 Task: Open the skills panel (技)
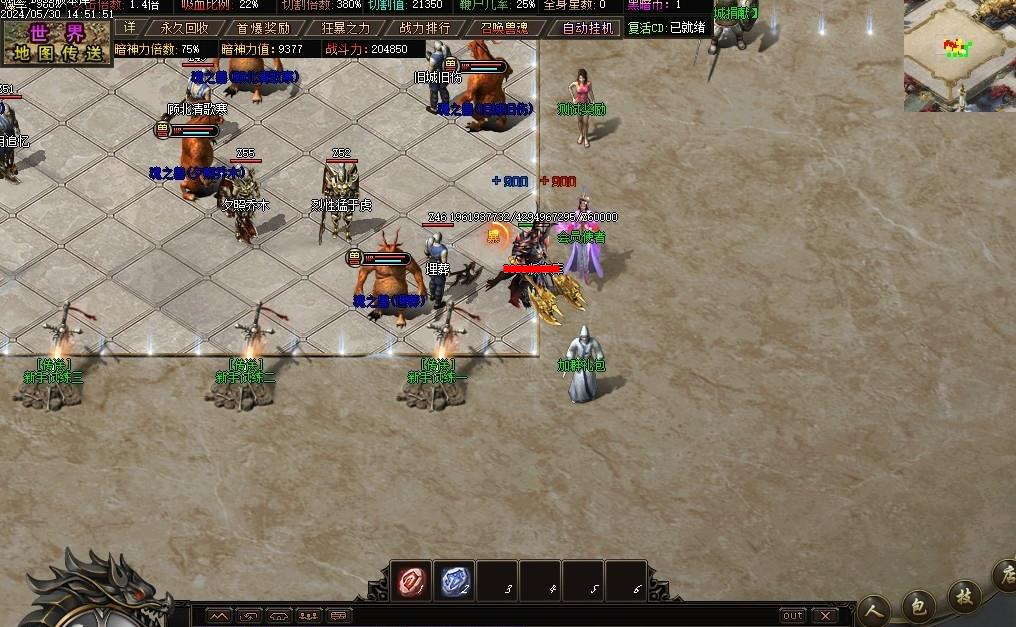tap(965, 597)
